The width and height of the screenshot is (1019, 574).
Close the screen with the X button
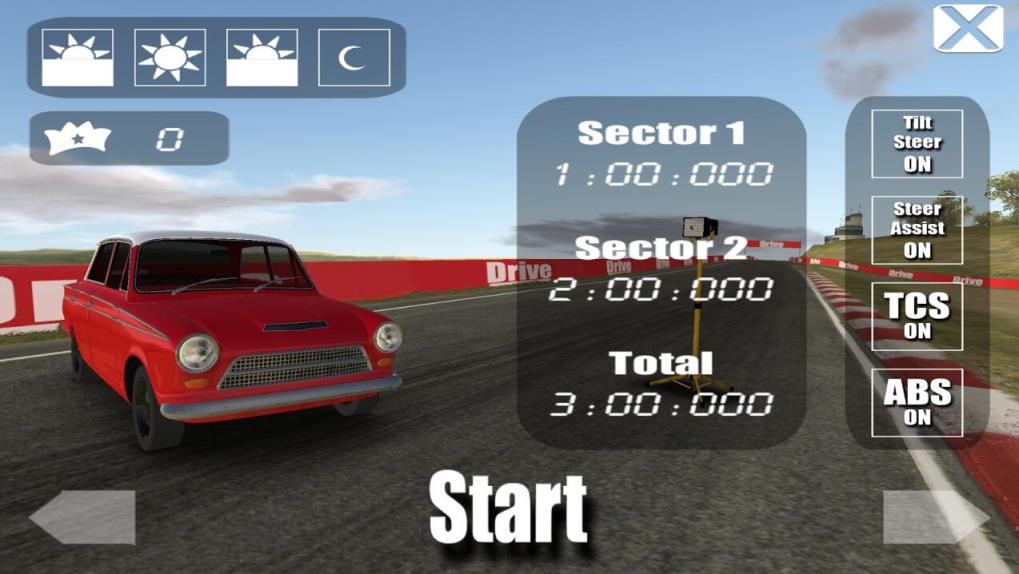tap(968, 28)
